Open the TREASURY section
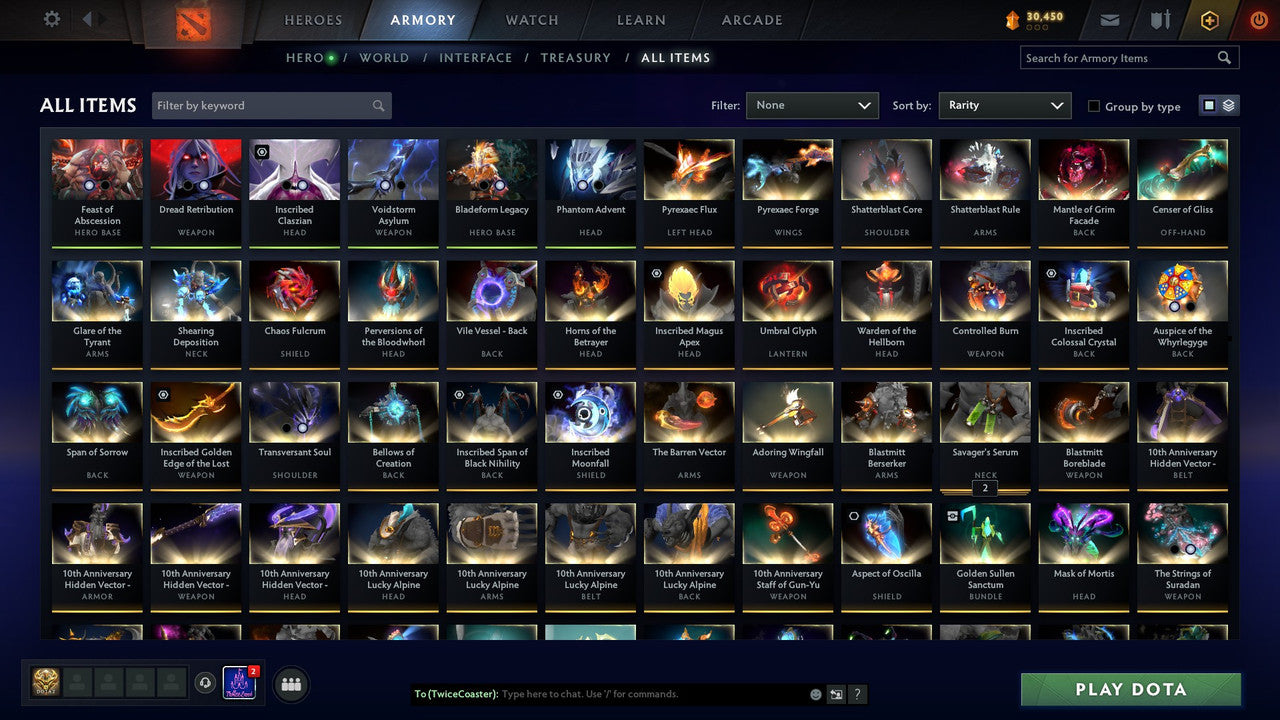 (575, 58)
